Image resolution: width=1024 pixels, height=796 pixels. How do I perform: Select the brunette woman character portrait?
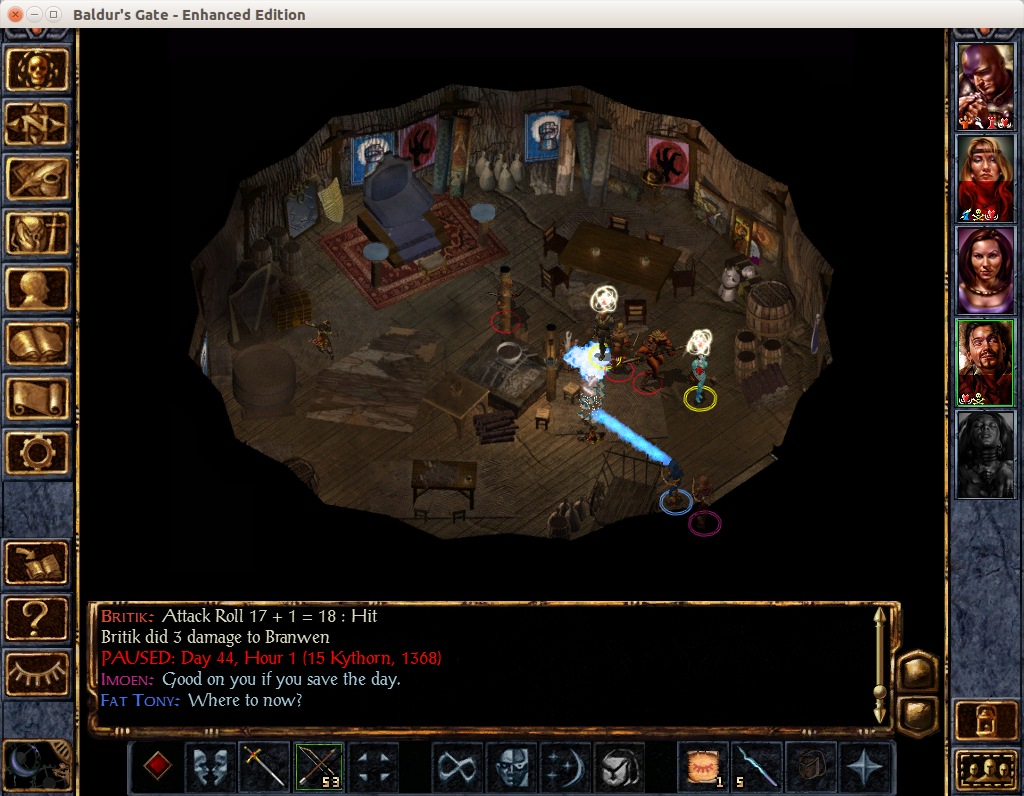[x=985, y=270]
